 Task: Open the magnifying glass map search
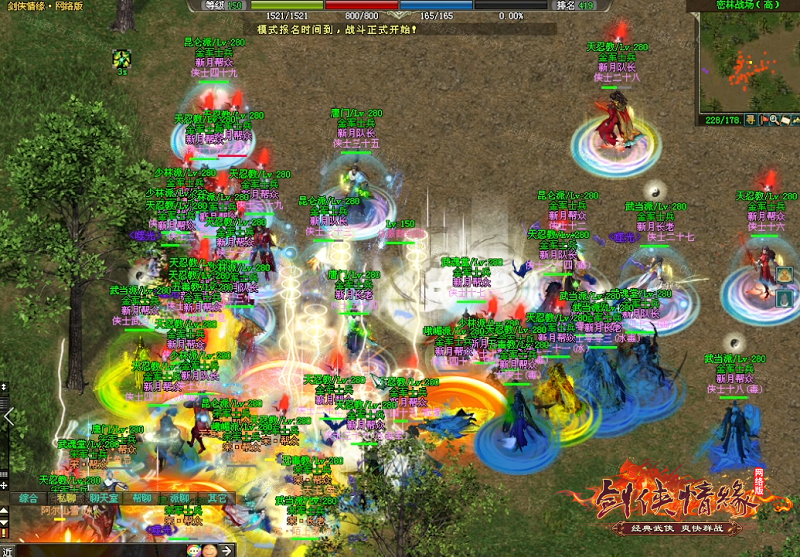click(x=775, y=121)
